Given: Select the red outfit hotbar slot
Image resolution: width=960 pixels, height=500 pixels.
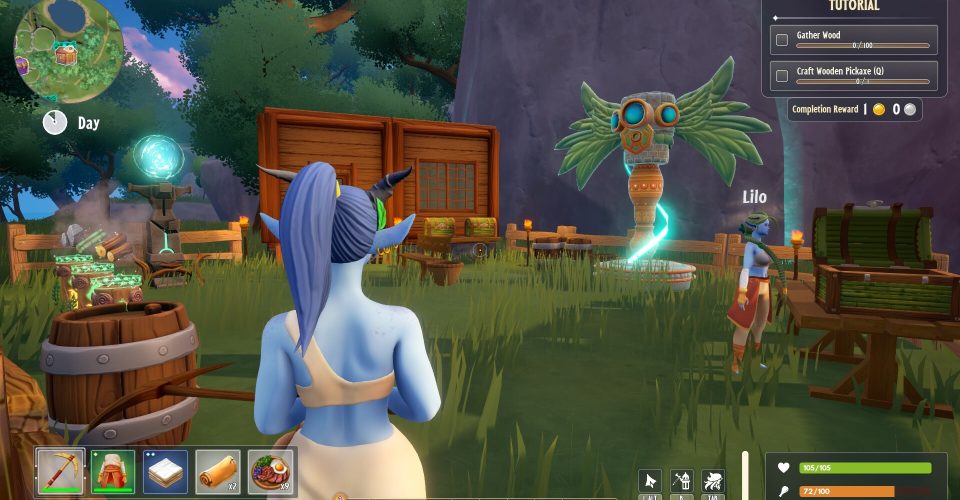Looking at the screenshot, I should click(113, 471).
